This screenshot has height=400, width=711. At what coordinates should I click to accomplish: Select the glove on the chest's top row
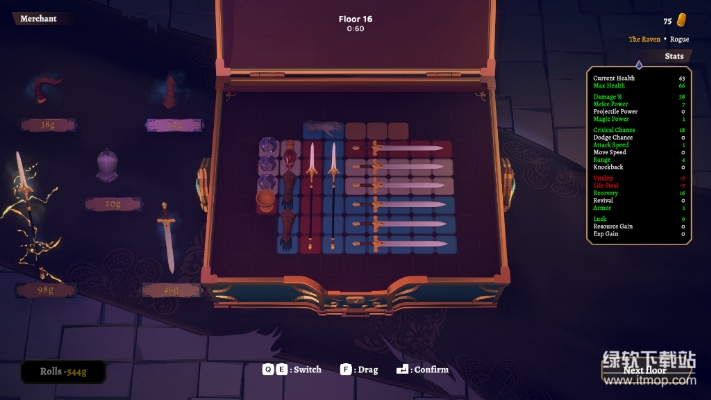[320, 128]
